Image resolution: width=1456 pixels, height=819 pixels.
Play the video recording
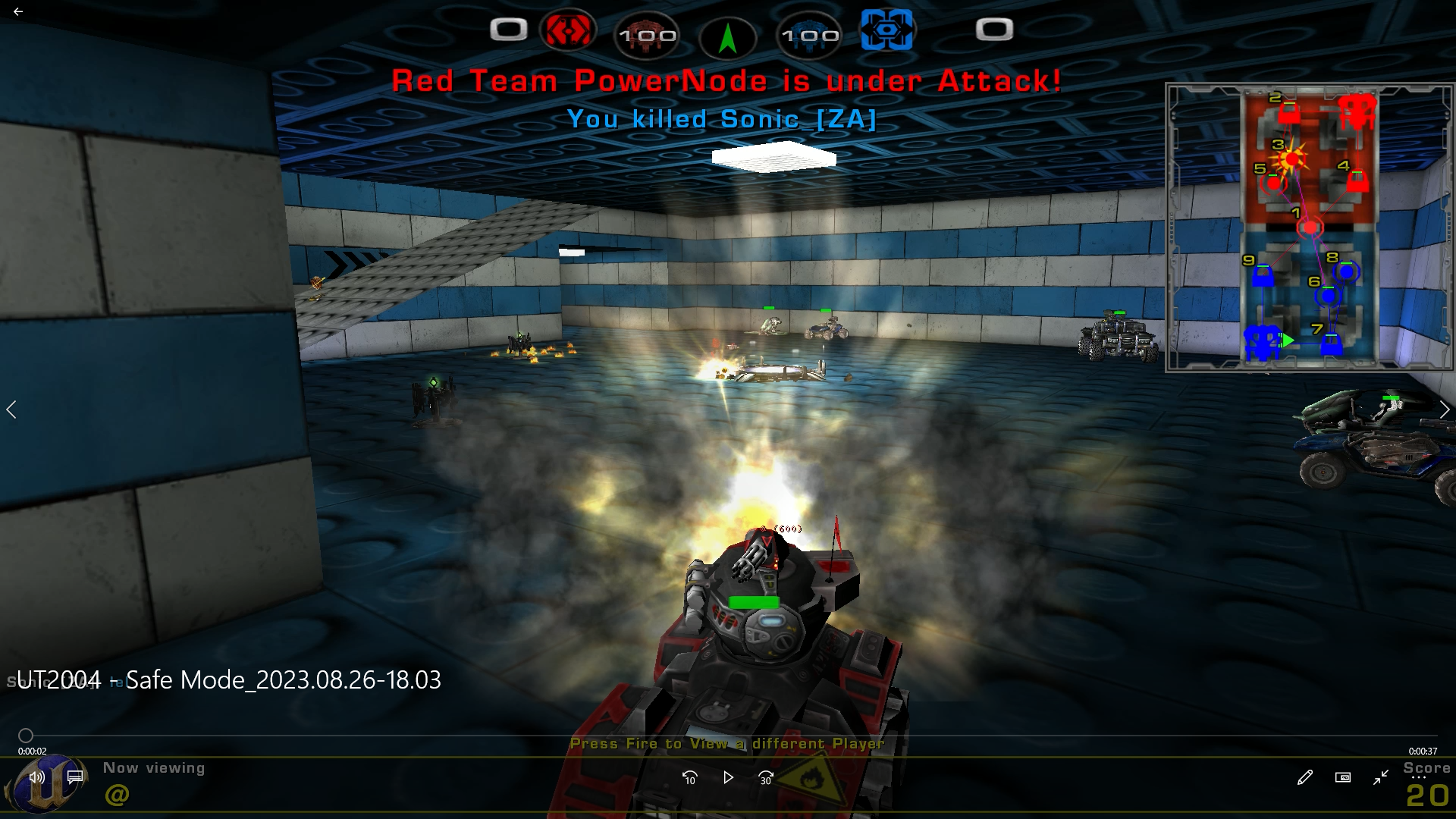click(728, 777)
